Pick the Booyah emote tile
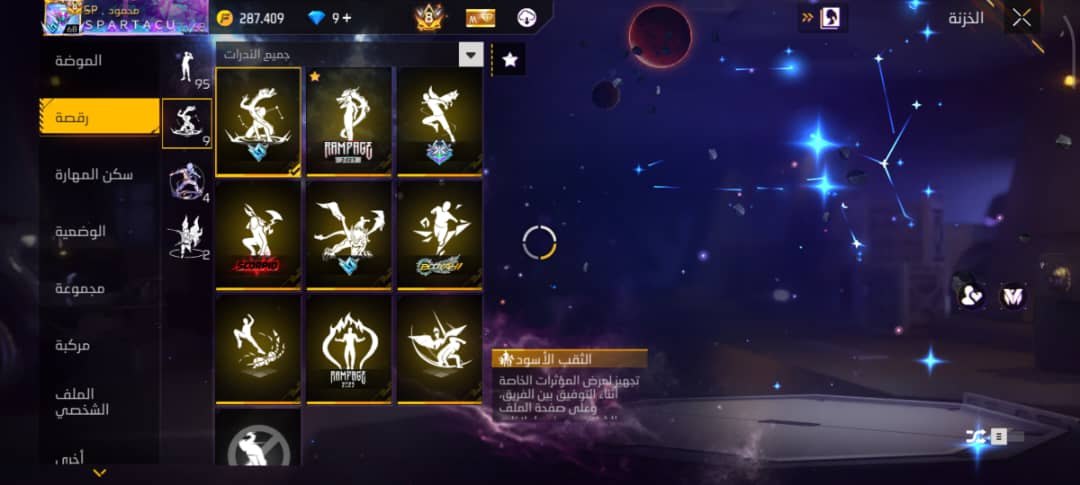Viewport: 1080px width, 485px height. (440, 234)
